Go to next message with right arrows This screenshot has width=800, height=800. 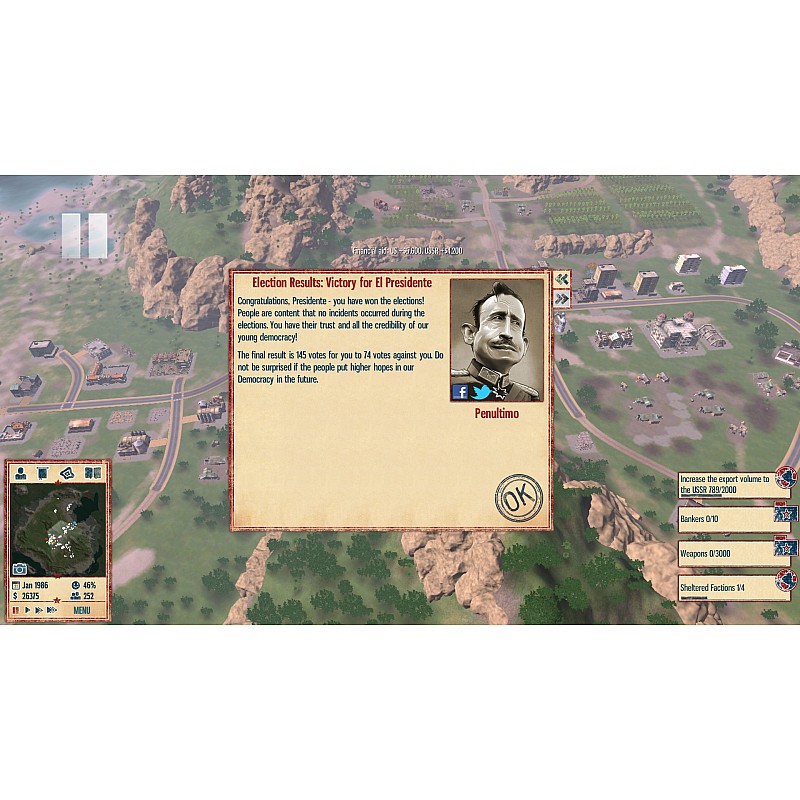pos(562,297)
